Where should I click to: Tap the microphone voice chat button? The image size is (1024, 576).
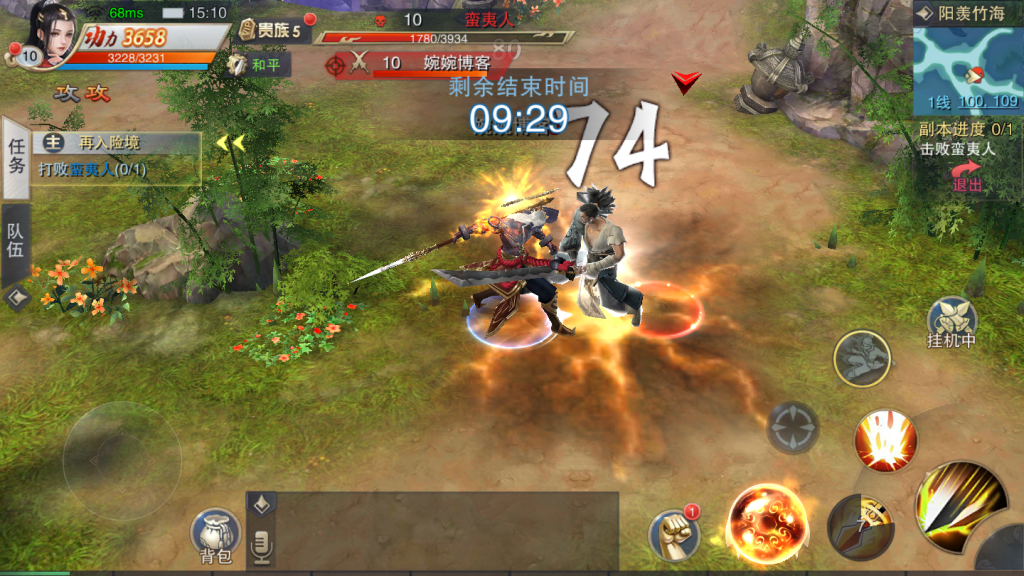[x=262, y=544]
